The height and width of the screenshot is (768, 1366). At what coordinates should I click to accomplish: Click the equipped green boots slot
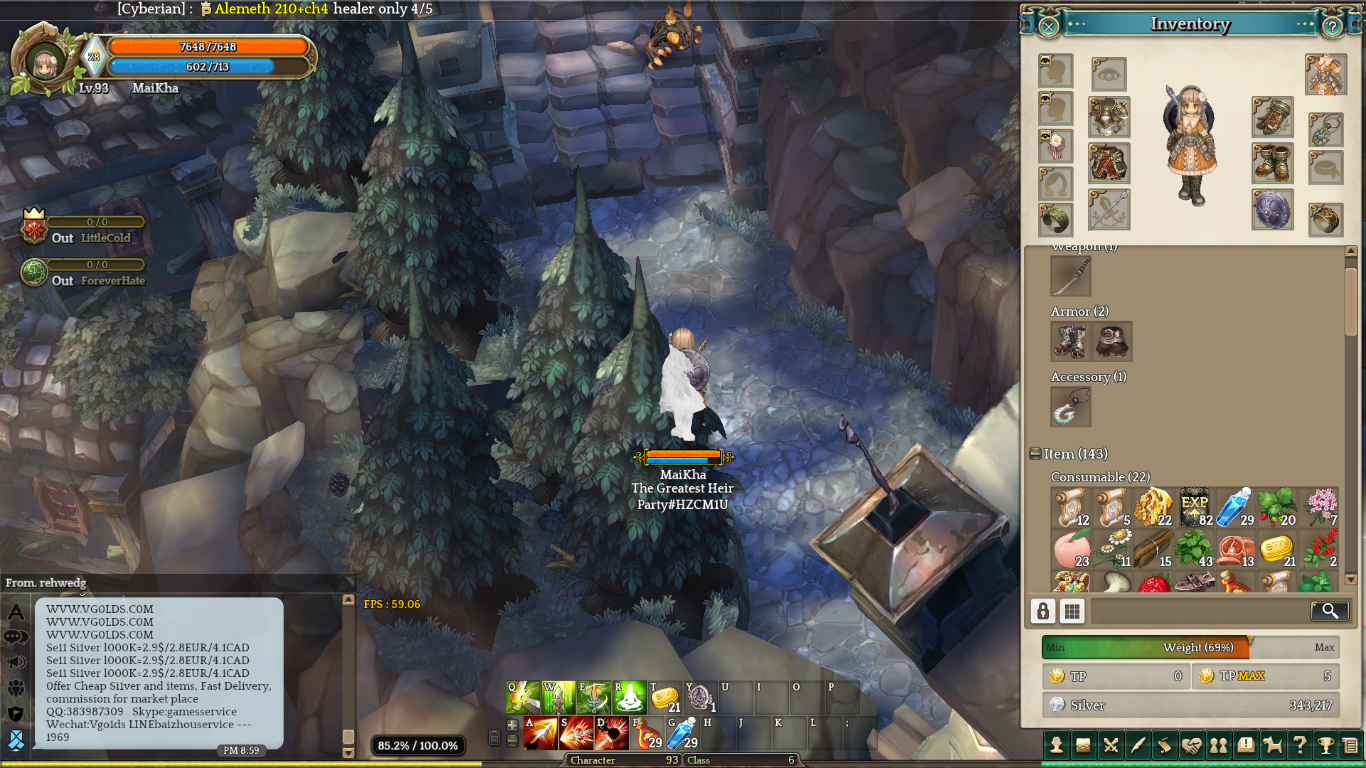pos(1272,163)
